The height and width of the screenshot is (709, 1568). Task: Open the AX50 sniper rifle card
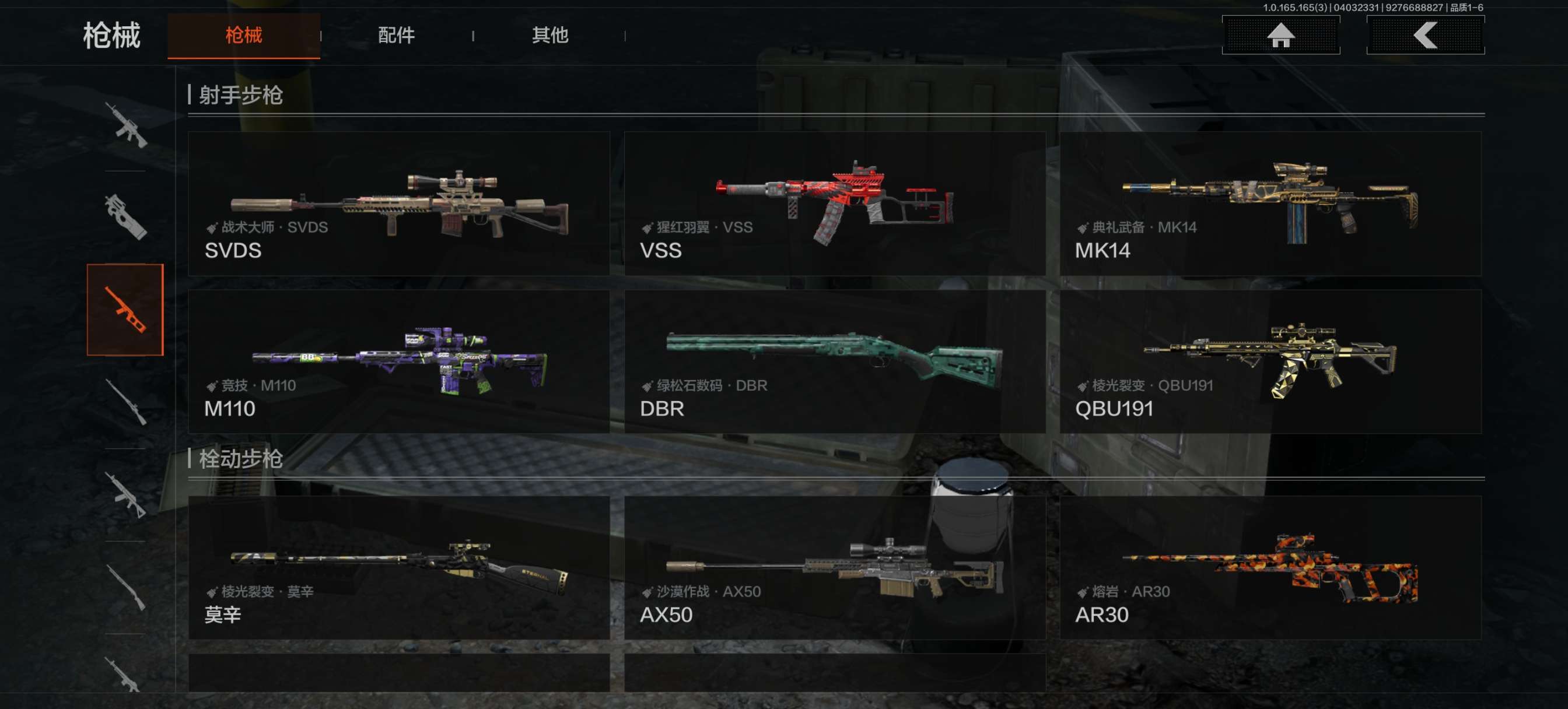835,568
